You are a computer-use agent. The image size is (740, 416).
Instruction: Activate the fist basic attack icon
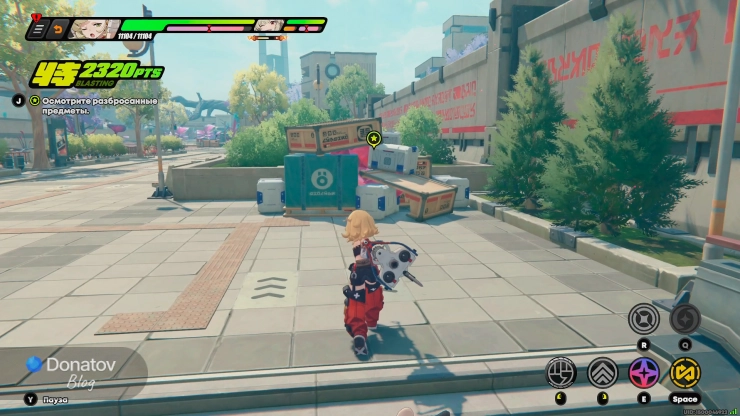[x=561, y=373]
